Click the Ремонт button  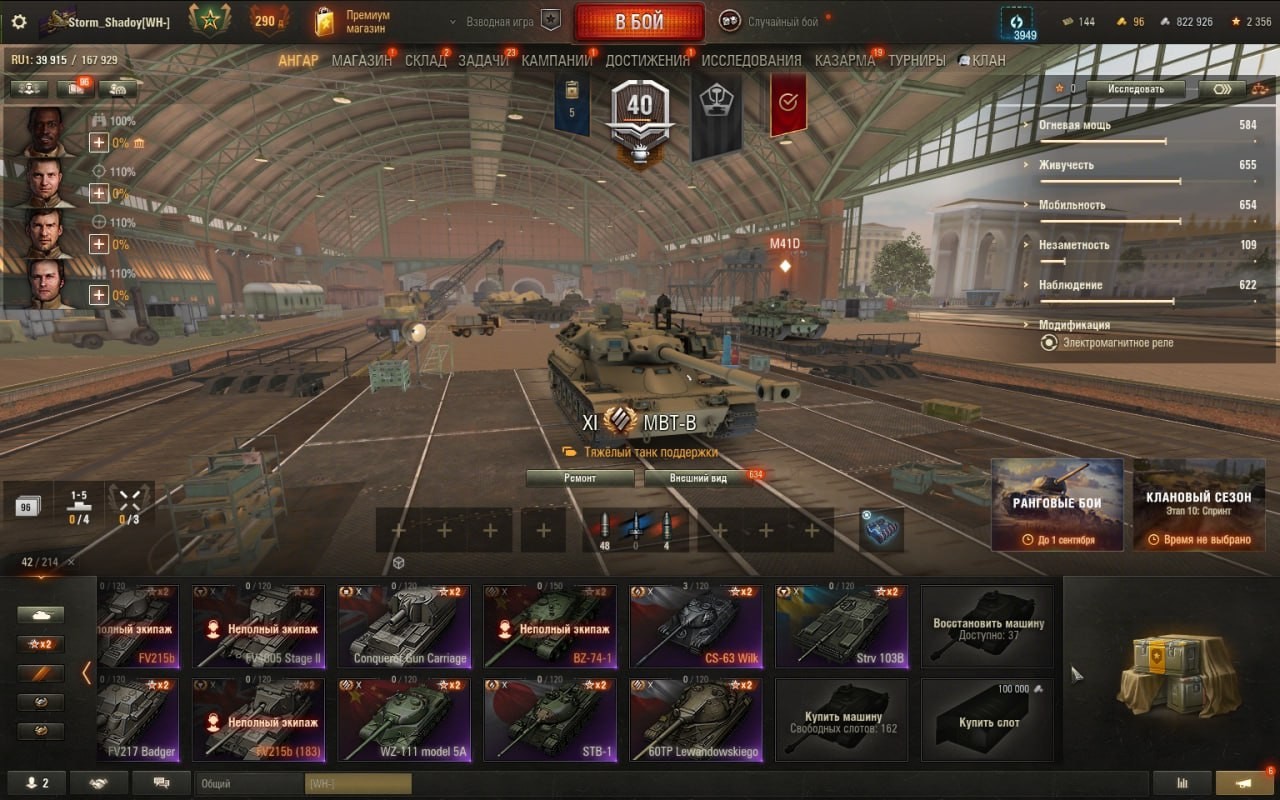pos(580,478)
